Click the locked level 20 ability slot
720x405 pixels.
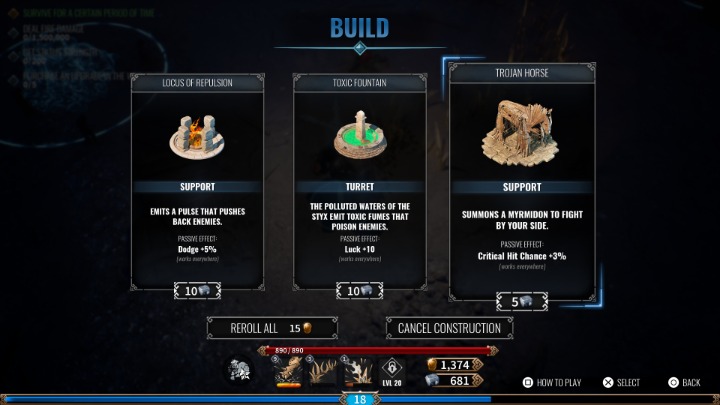pyautogui.click(x=392, y=368)
